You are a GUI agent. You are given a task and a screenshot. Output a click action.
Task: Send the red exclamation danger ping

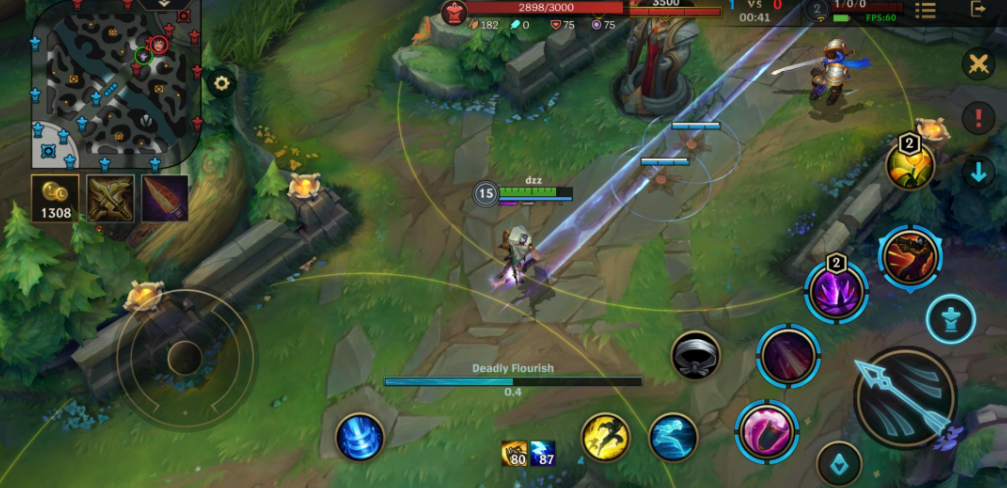tap(977, 118)
